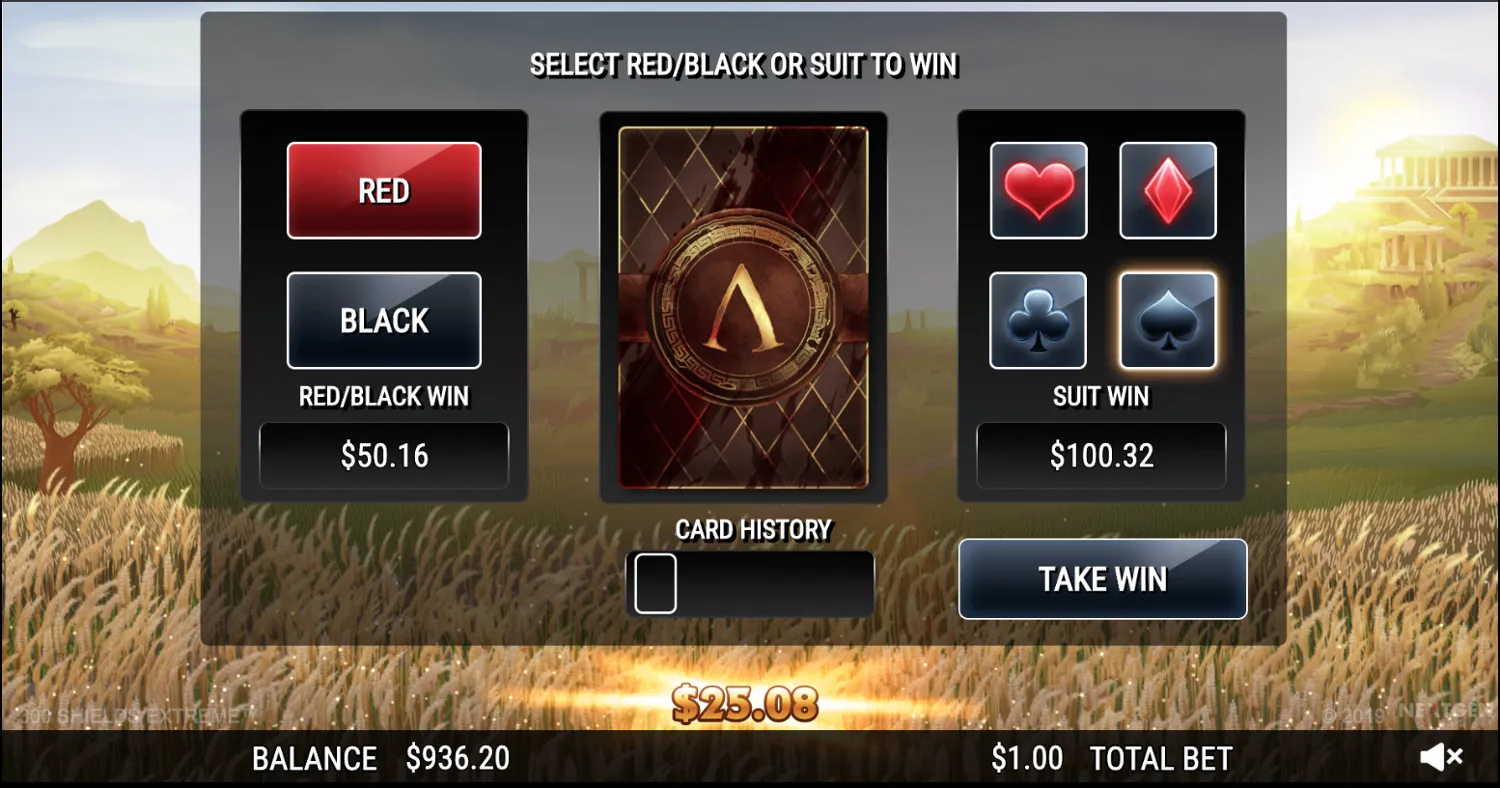The height and width of the screenshot is (788, 1500).
Task: Select the Clubs suit icon
Action: 1038,320
